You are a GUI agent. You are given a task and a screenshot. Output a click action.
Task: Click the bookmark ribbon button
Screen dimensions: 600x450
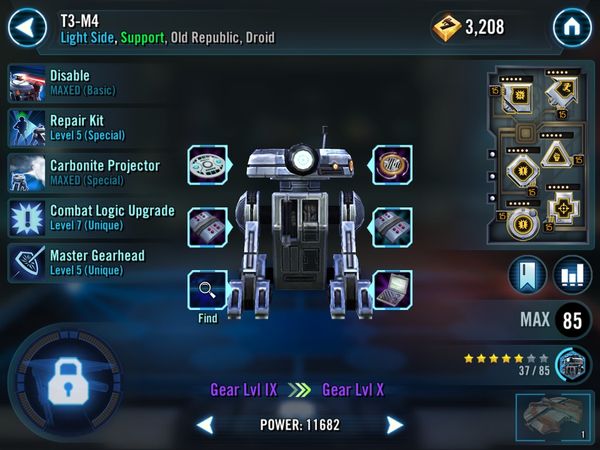tap(527, 276)
